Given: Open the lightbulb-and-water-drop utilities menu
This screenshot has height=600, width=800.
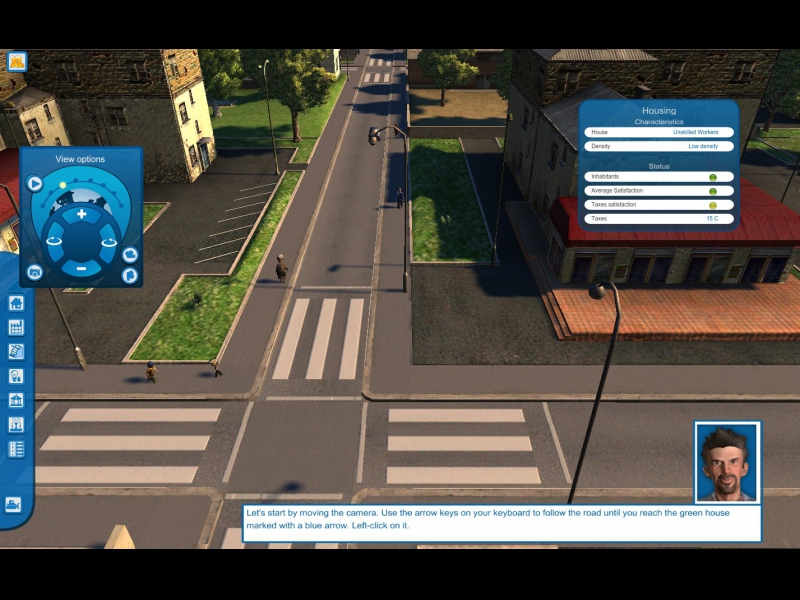Looking at the screenshot, I should [16, 376].
